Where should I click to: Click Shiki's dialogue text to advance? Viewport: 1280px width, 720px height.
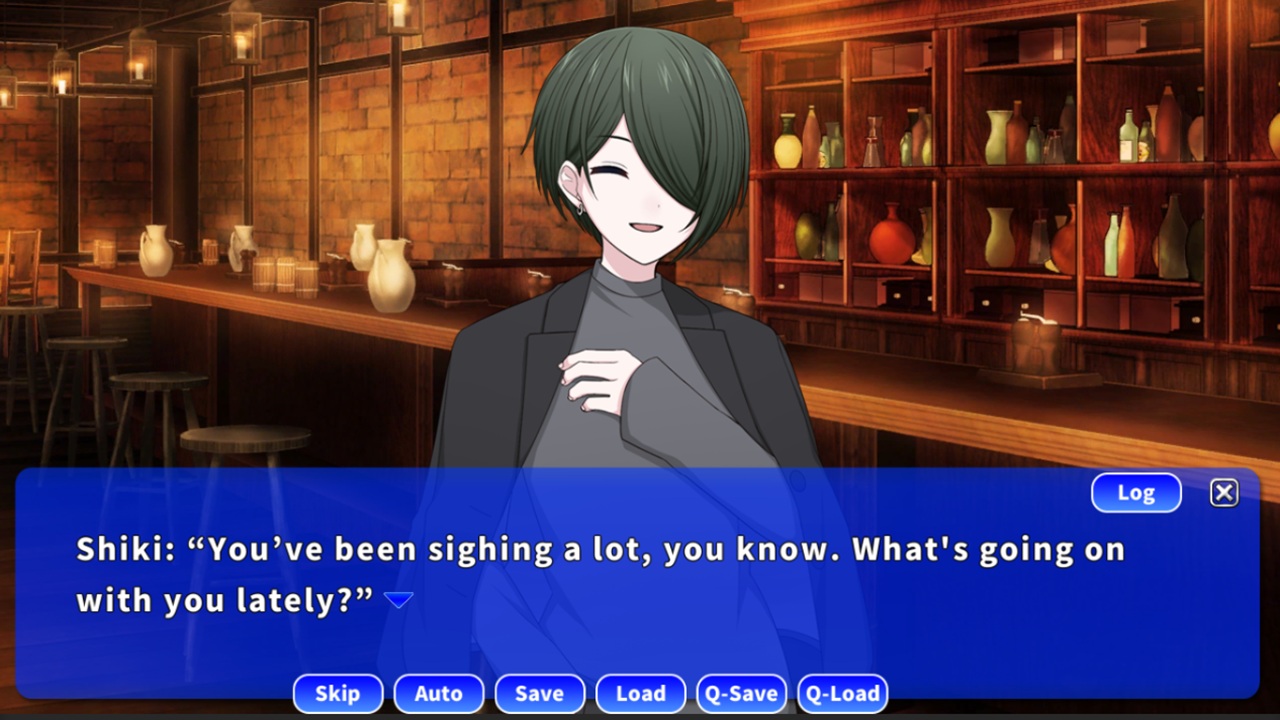[600, 549]
